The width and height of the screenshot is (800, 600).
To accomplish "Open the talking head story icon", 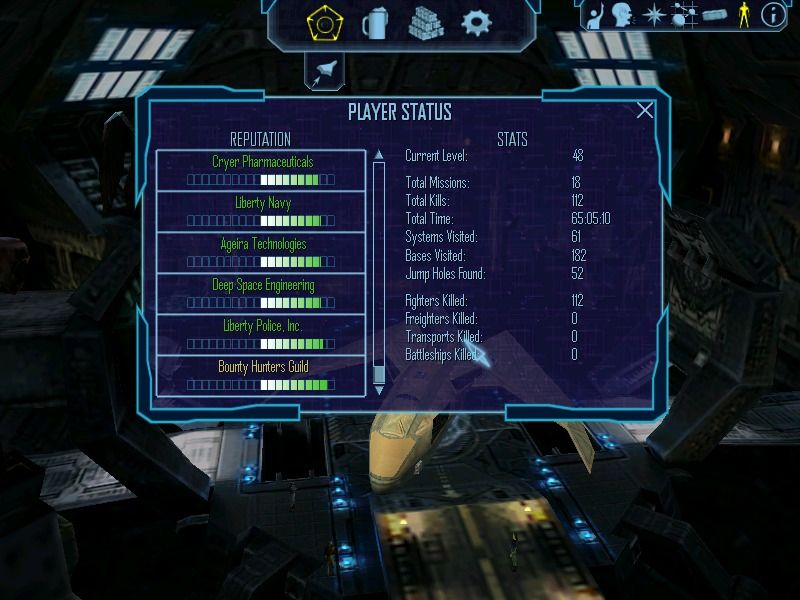I will pos(624,14).
